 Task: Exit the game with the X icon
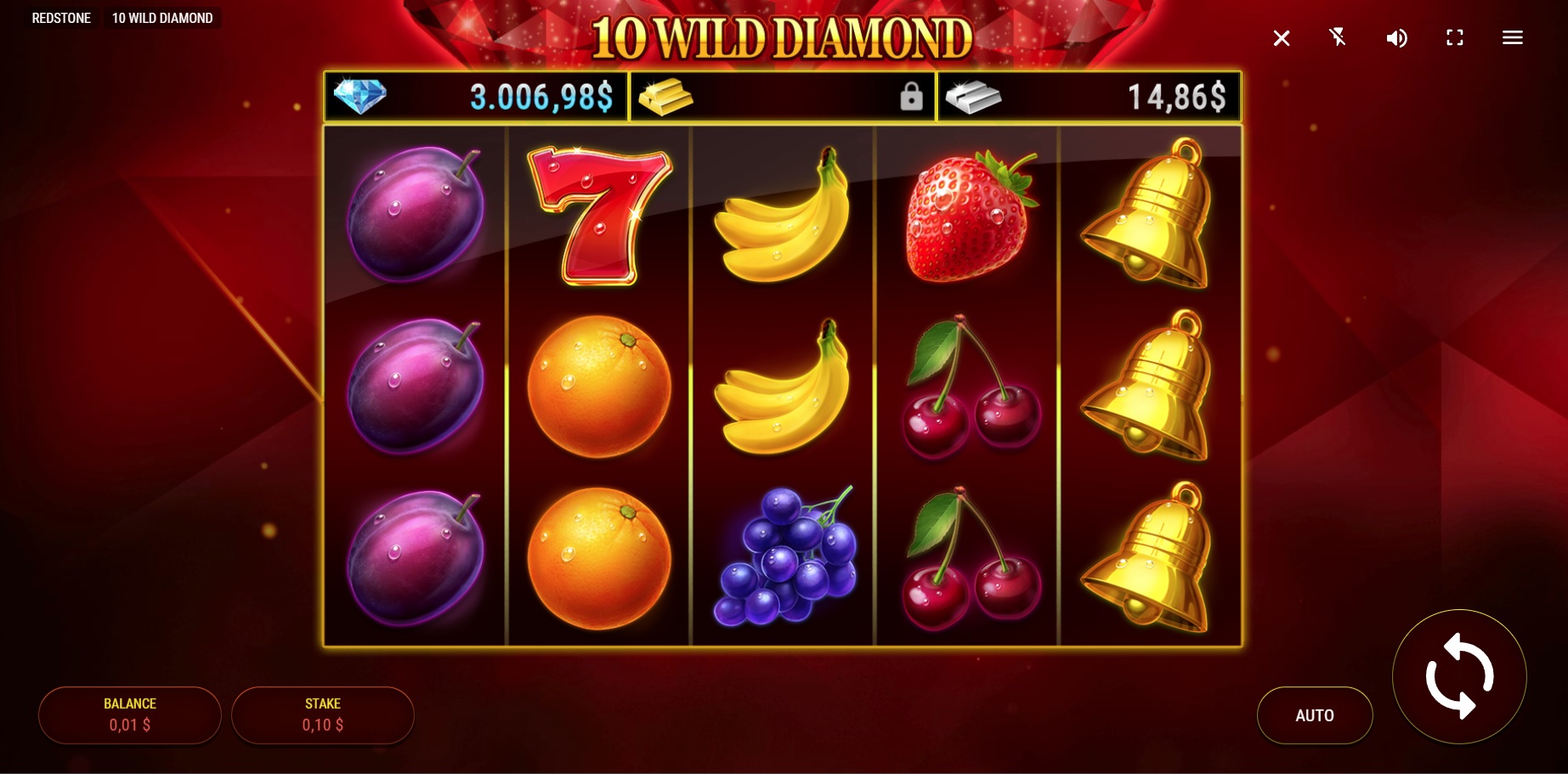(1282, 37)
